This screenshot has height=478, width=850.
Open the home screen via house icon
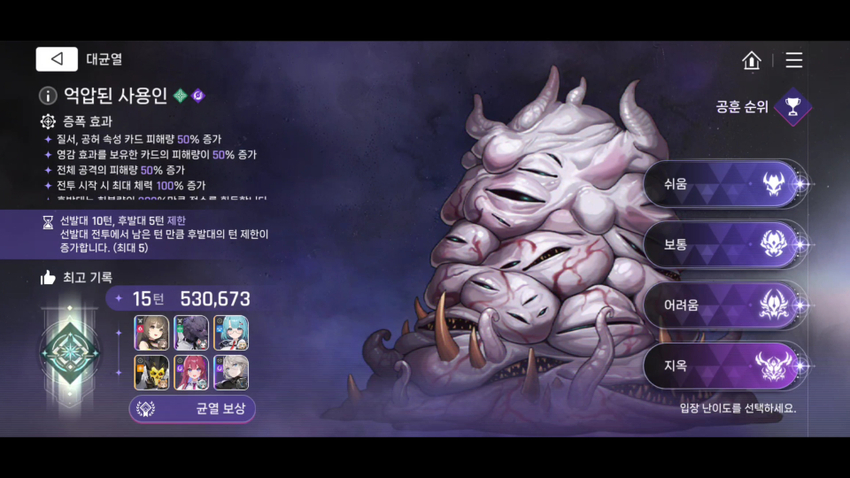tap(751, 60)
